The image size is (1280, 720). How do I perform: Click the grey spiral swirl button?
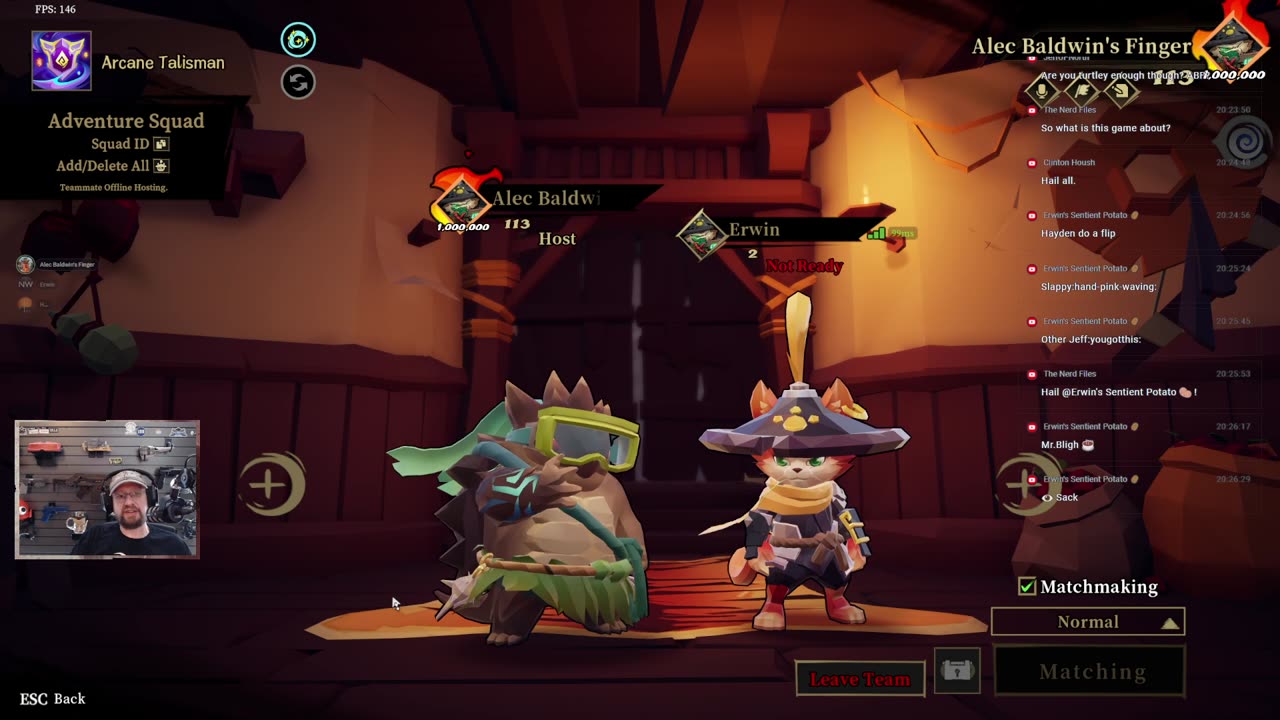tap(1246, 144)
